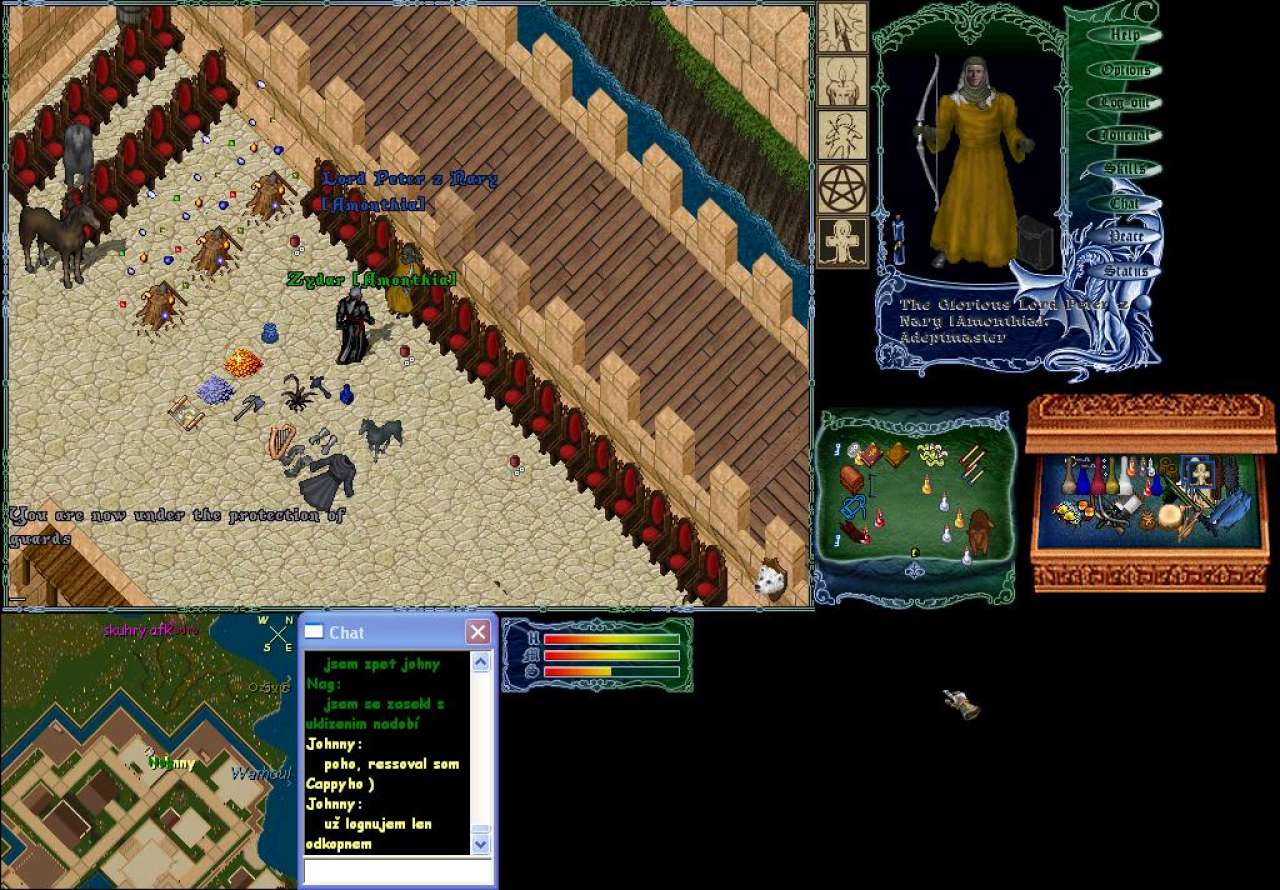Click the Log out button
The image size is (1280, 890).
coord(1125,103)
